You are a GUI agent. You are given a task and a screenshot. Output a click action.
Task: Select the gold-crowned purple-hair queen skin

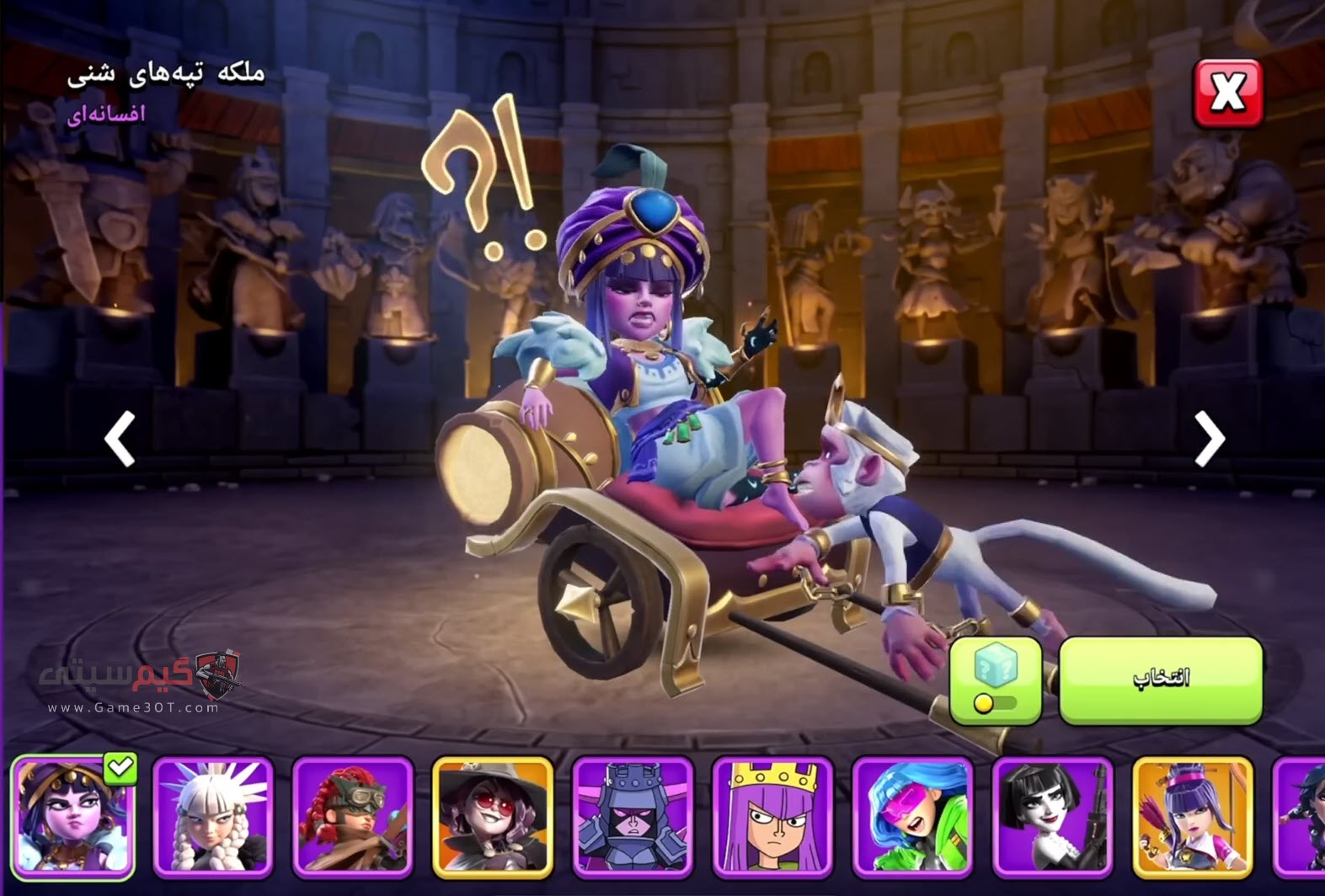click(x=772, y=816)
